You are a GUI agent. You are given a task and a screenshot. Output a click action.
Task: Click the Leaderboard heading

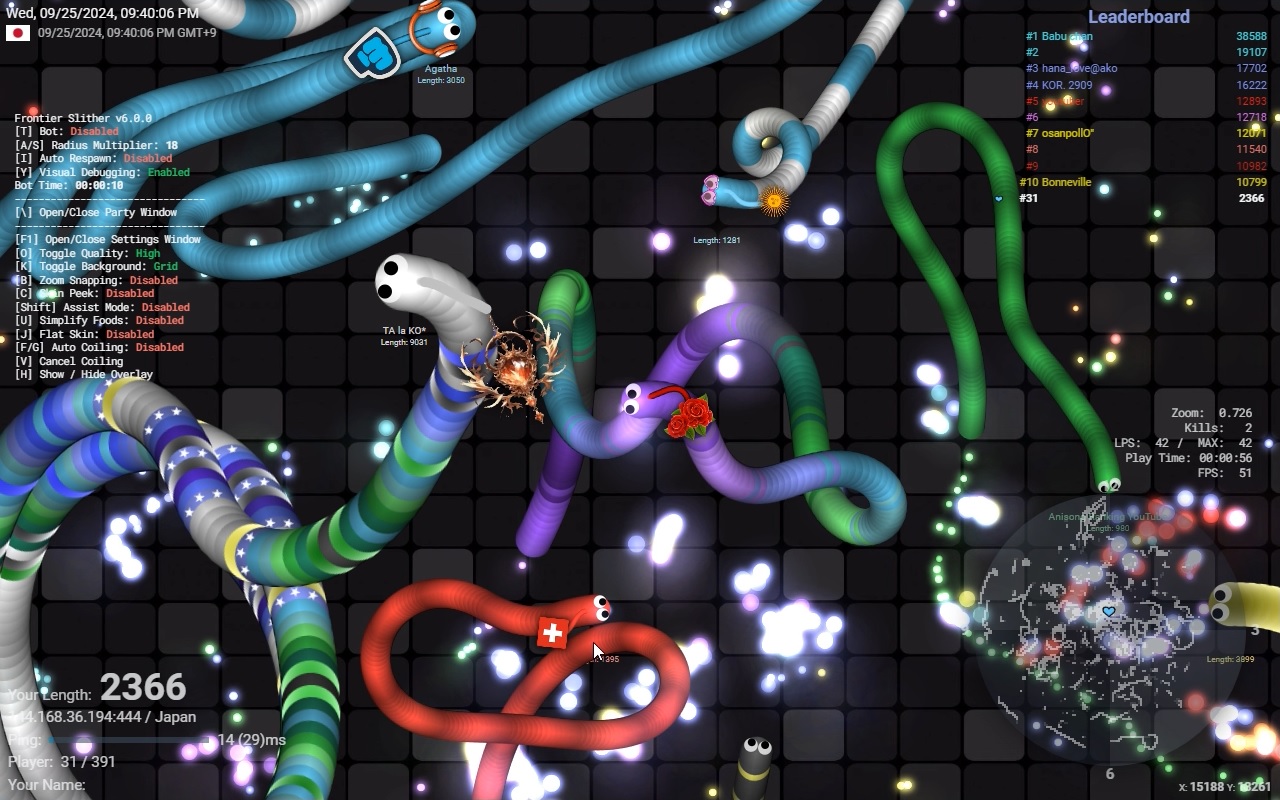click(1139, 16)
